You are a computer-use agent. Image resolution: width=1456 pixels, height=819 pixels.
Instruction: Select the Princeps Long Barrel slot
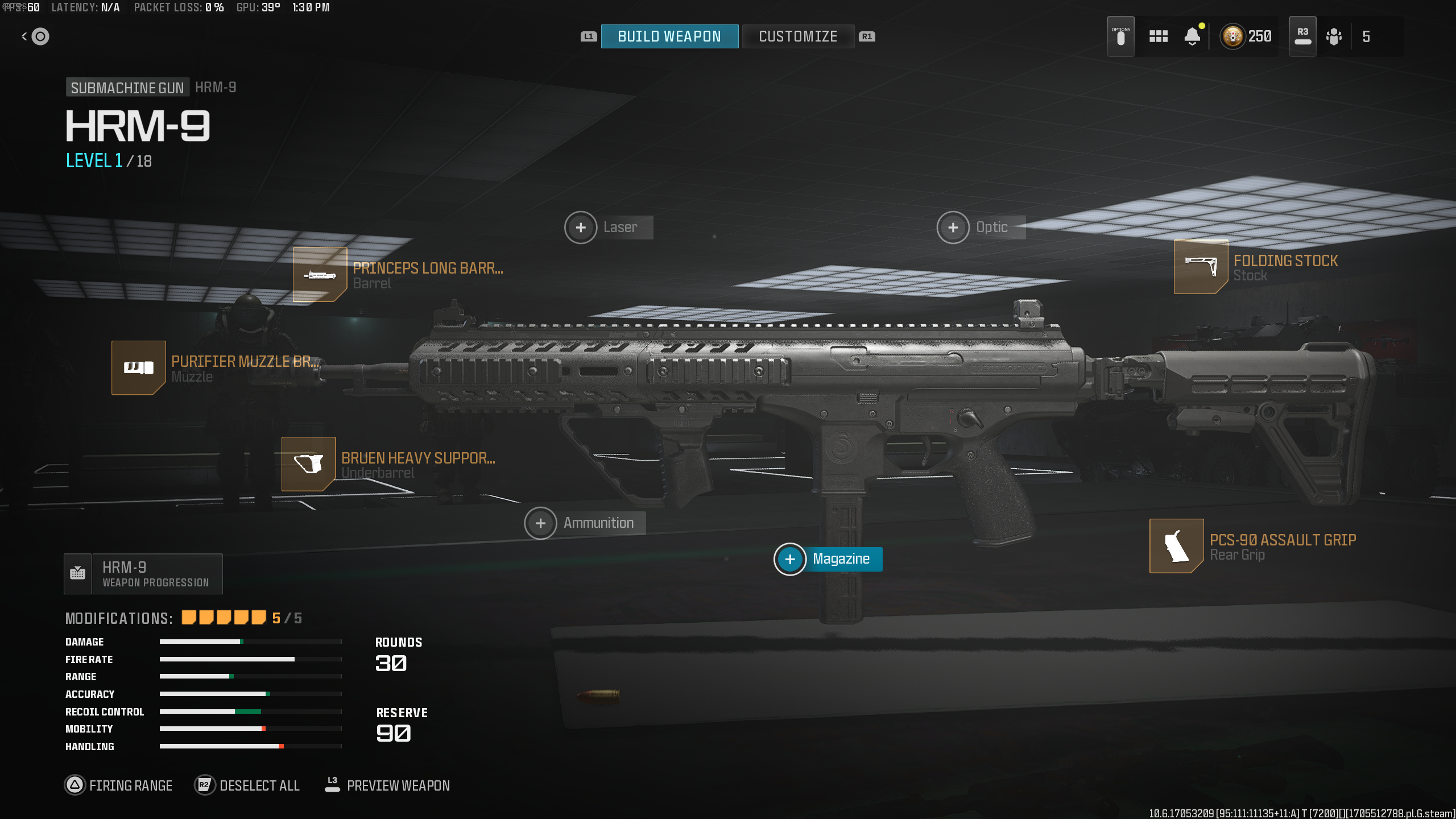(320, 275)
